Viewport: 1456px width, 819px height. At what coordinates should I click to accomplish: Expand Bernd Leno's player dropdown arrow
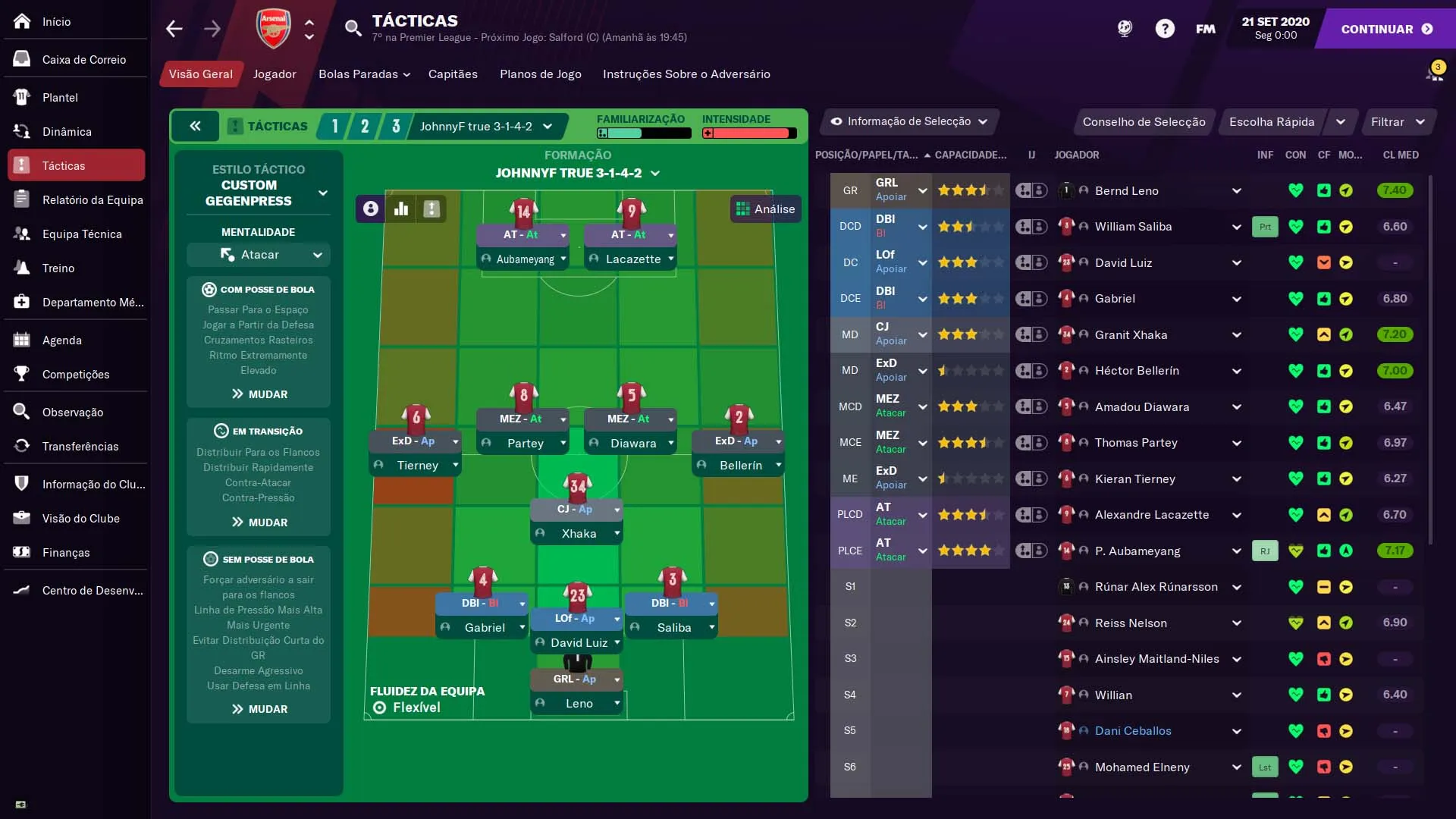(1236, 190)
